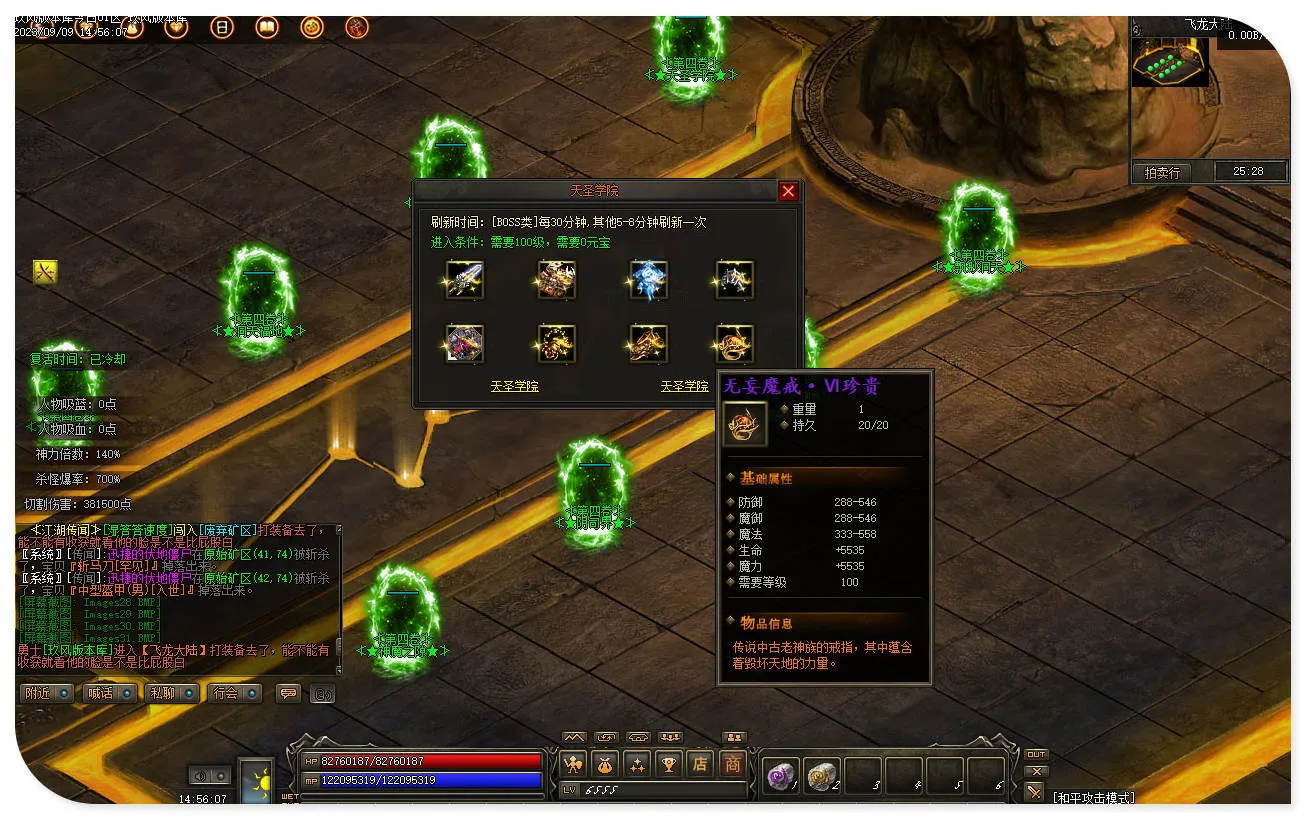The height and width of the screenshot is (819, 1306).
Task: Switch chat to the 附近 channel
Action: pyautogui.click(x=46, y=693)
